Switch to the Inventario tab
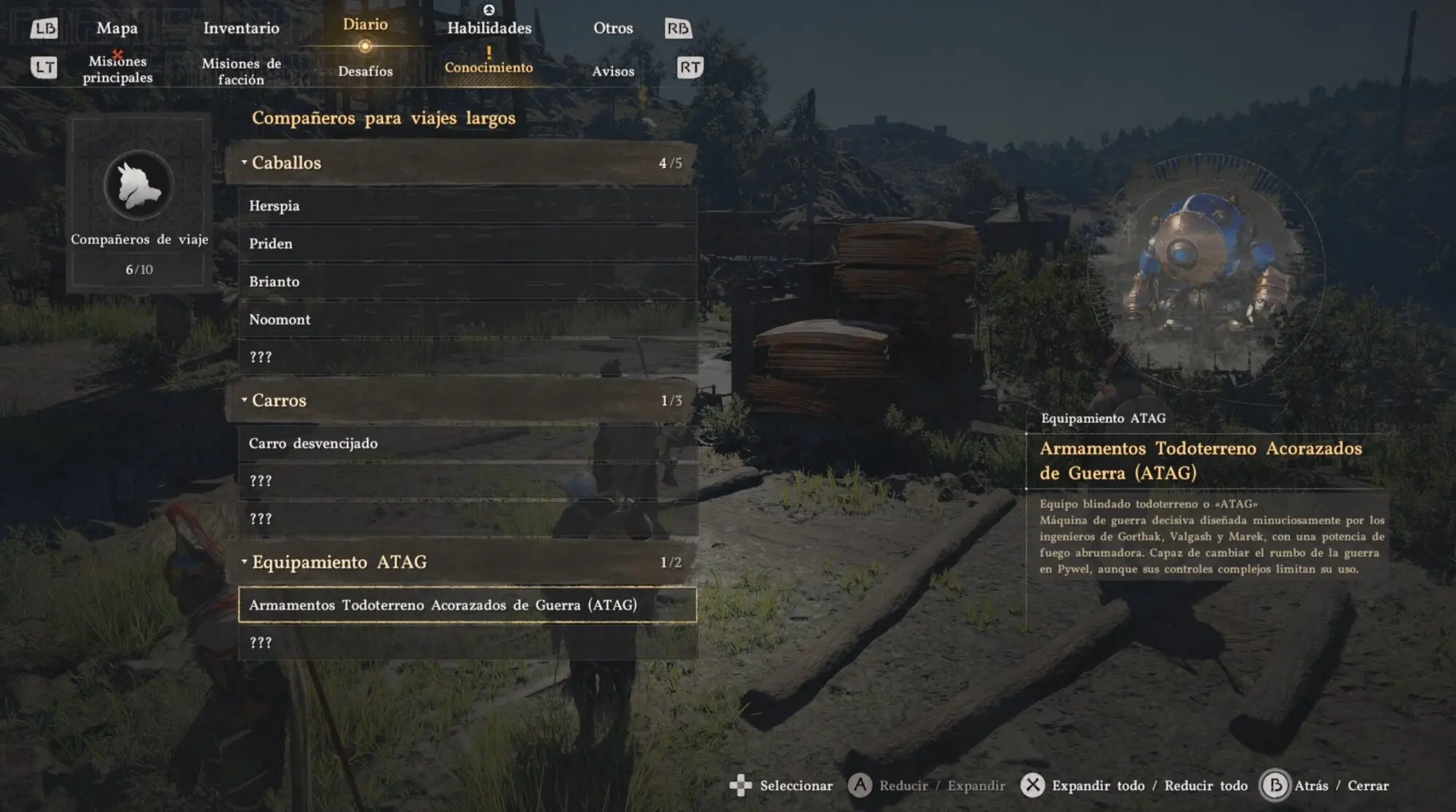 tap(241, 28)
